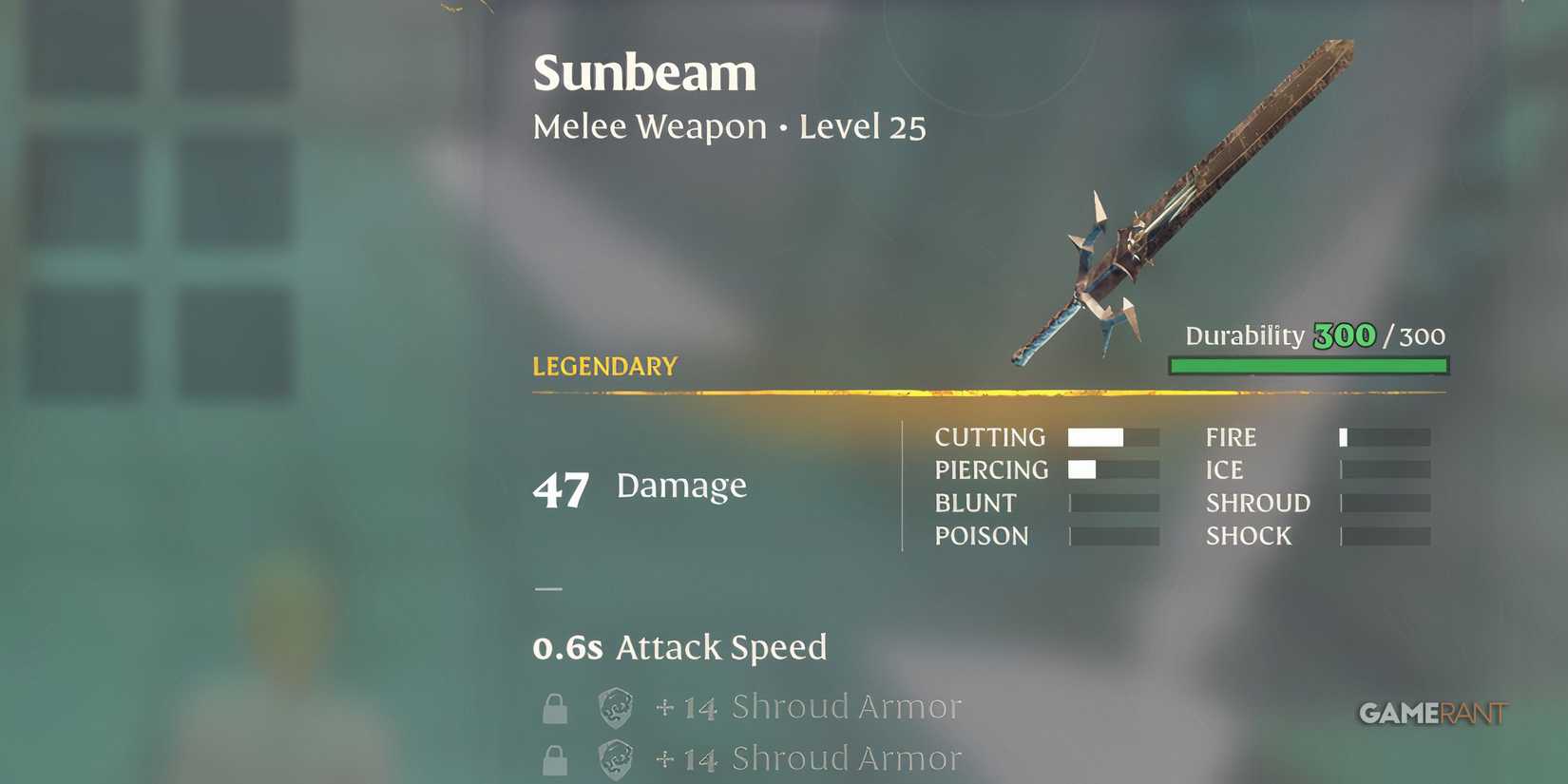Image resolution: width=1568 pixels, height=784 pixels.
Task: Click the Shroud damage stat label
Action: point(1256,503)
